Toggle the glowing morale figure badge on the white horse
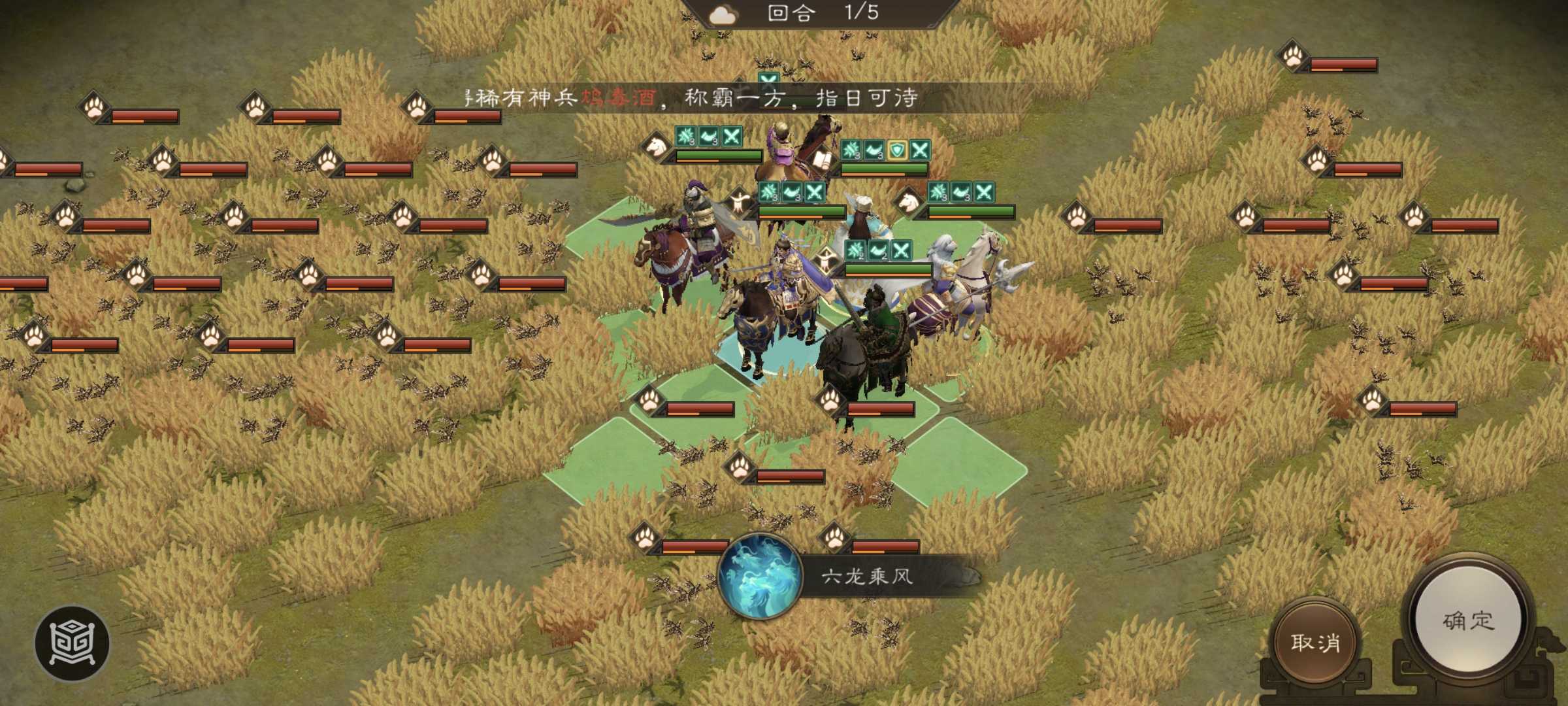 (826, 261)
